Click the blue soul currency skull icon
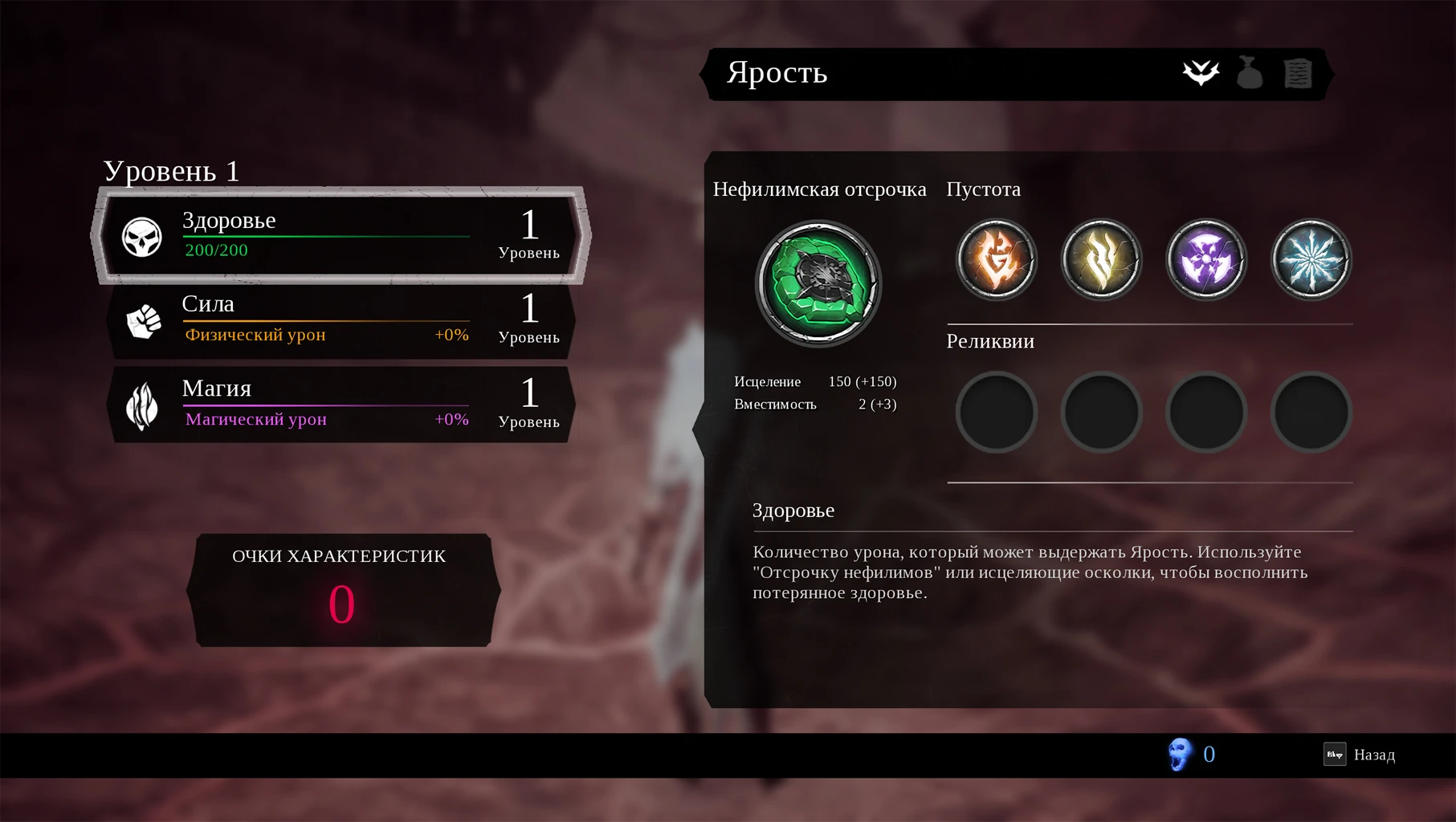 [x=1181, y=754]
